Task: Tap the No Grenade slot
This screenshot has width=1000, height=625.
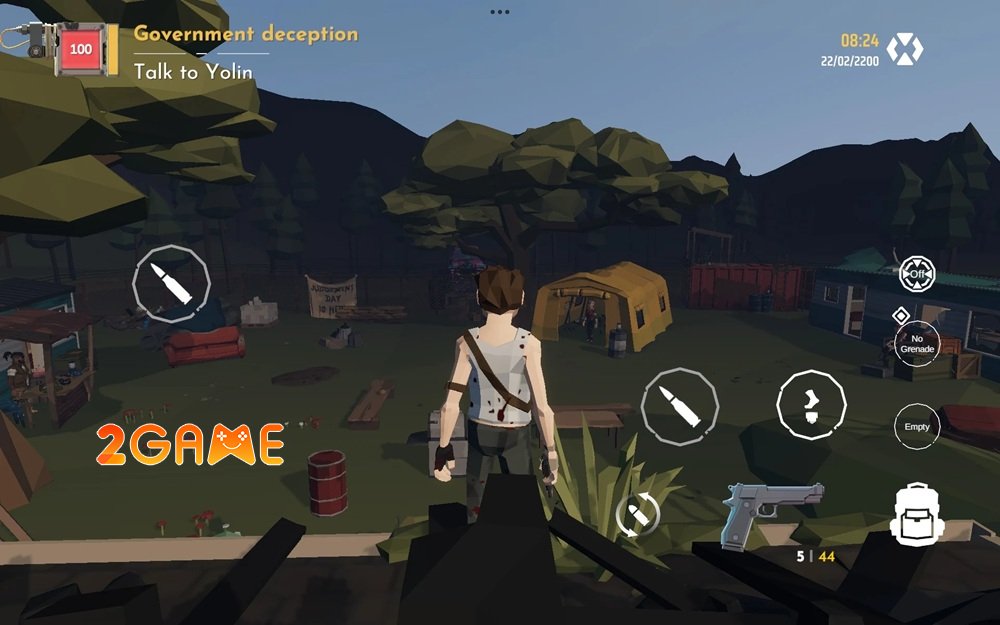Action: [x=916, y=343]
